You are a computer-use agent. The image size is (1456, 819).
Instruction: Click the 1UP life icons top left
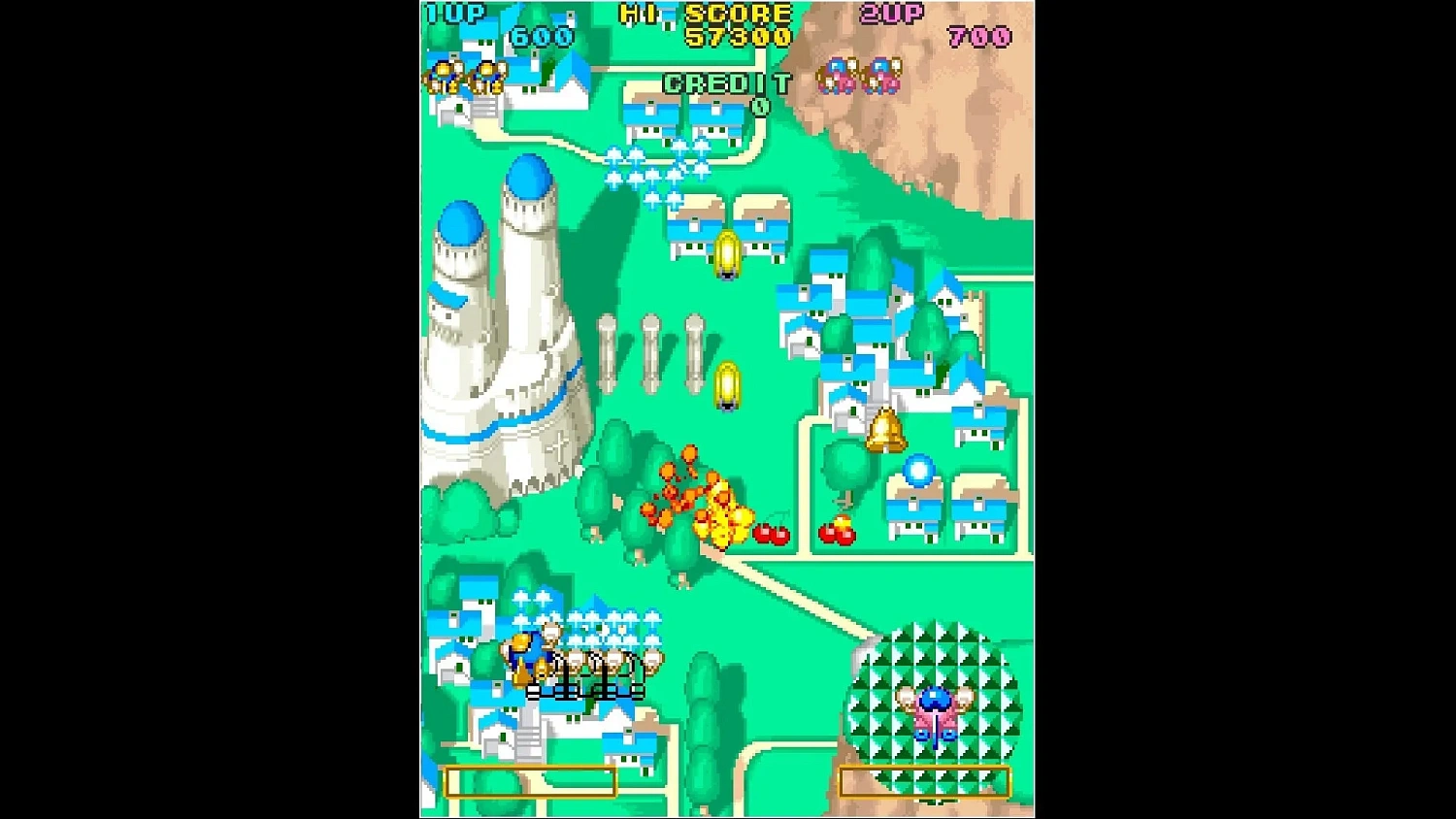(x=466, y=78)
